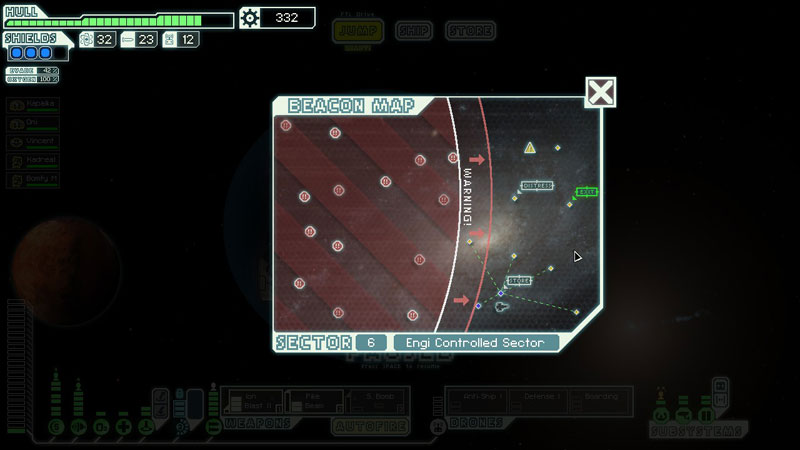Viewport: 800px width, 450px height.
Task: Activate the Defense drone slot
Action: [539, 401]
